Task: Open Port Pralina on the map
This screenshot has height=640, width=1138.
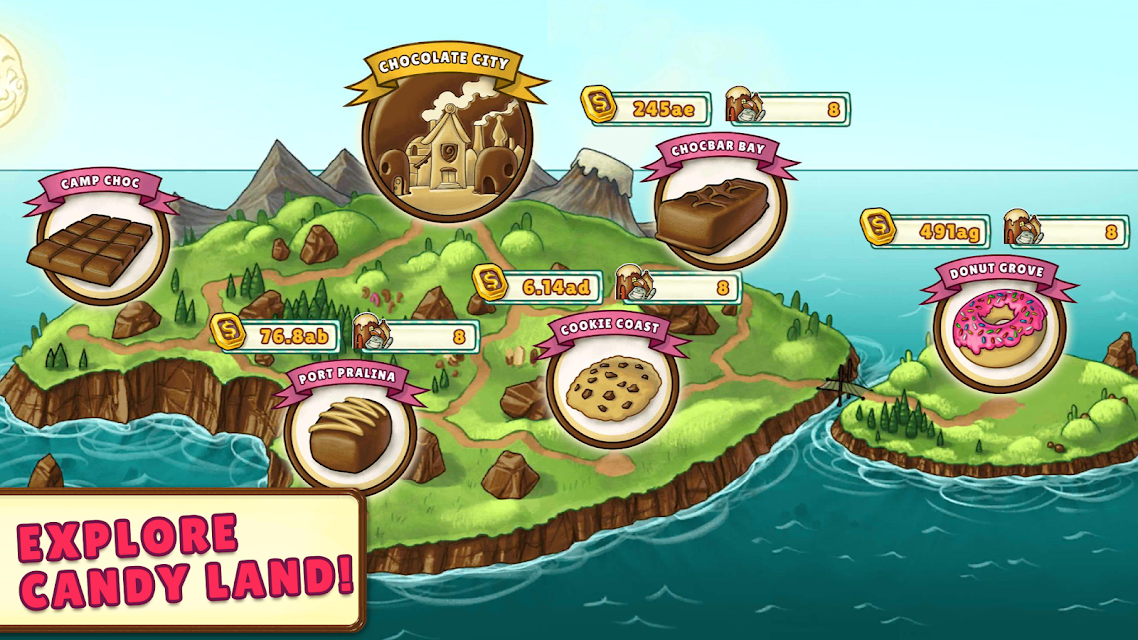Action: click(349, 430)
